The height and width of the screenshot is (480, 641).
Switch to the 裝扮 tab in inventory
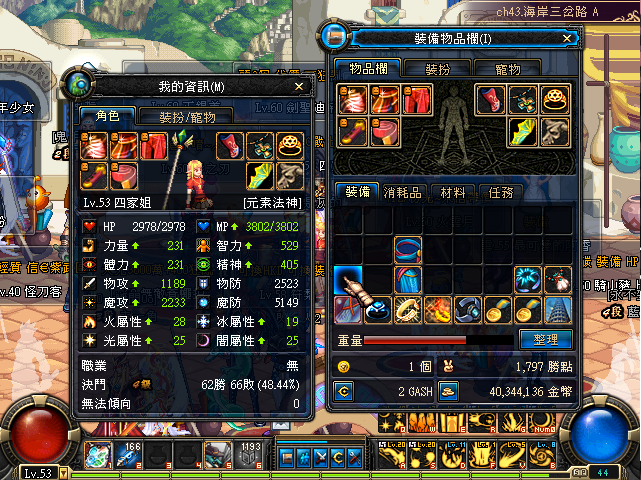click(x=437, y=70)
